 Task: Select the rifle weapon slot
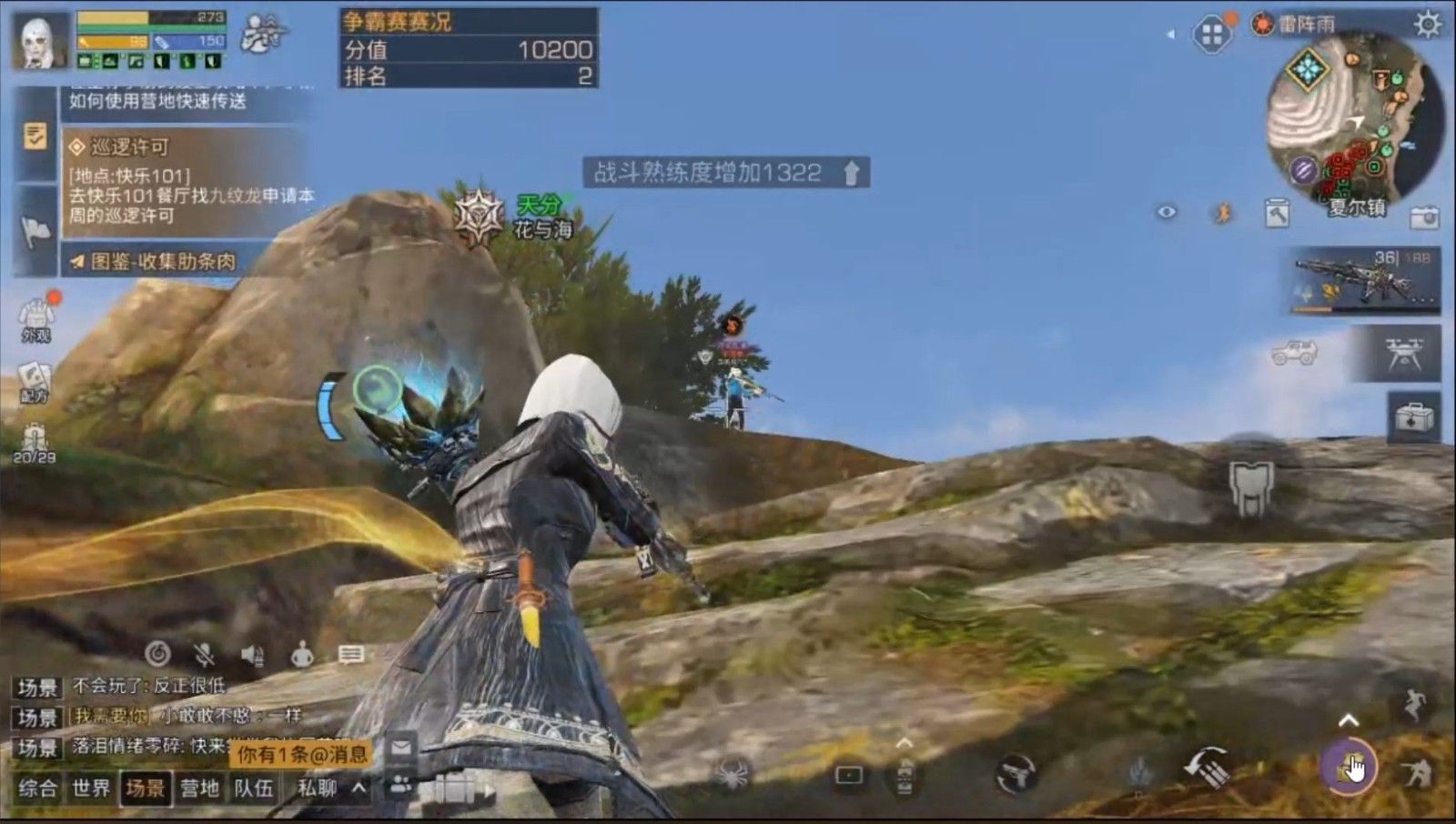point(1365,281)
